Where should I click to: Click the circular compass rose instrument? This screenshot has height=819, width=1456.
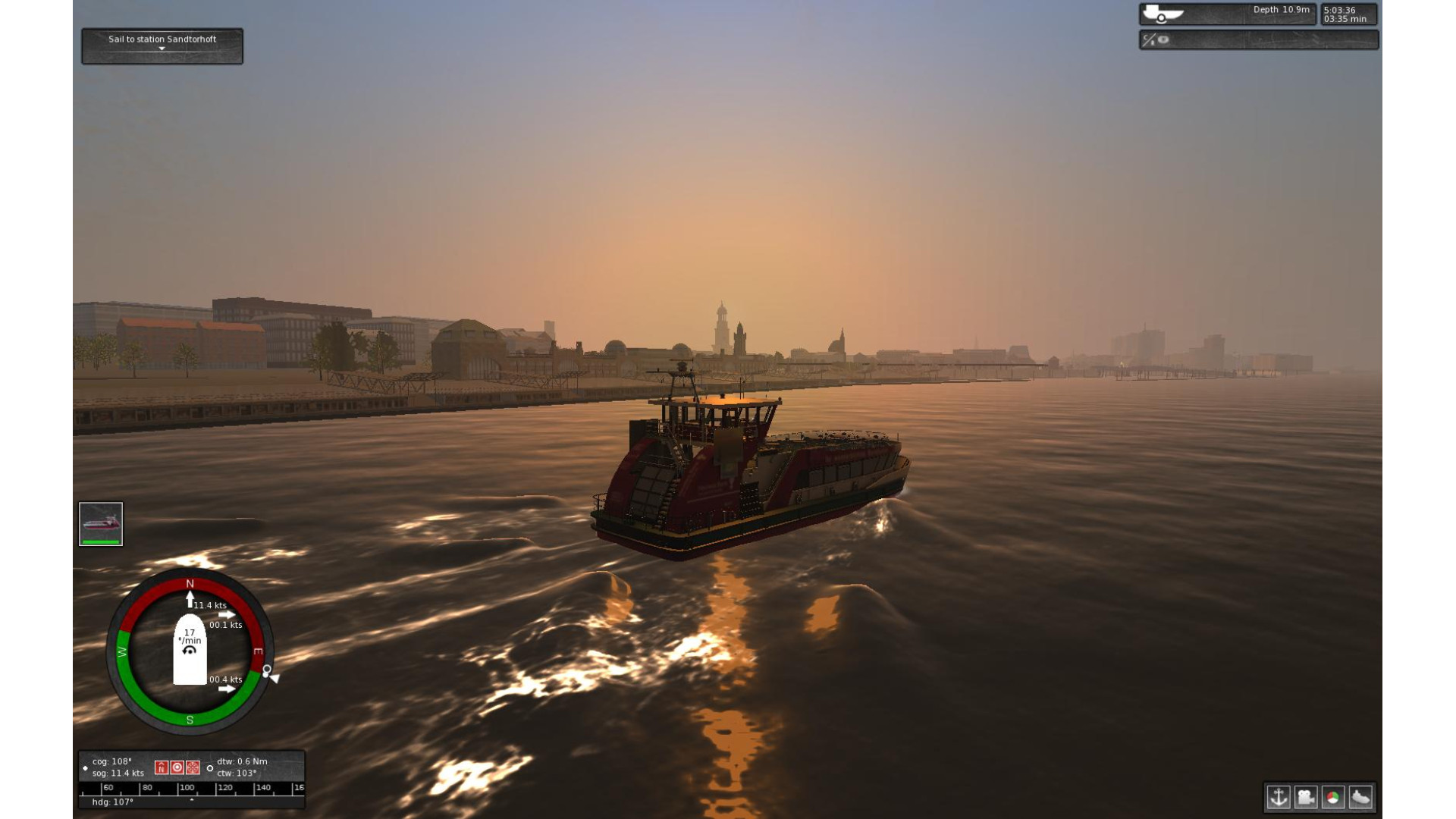coord(190,651)
